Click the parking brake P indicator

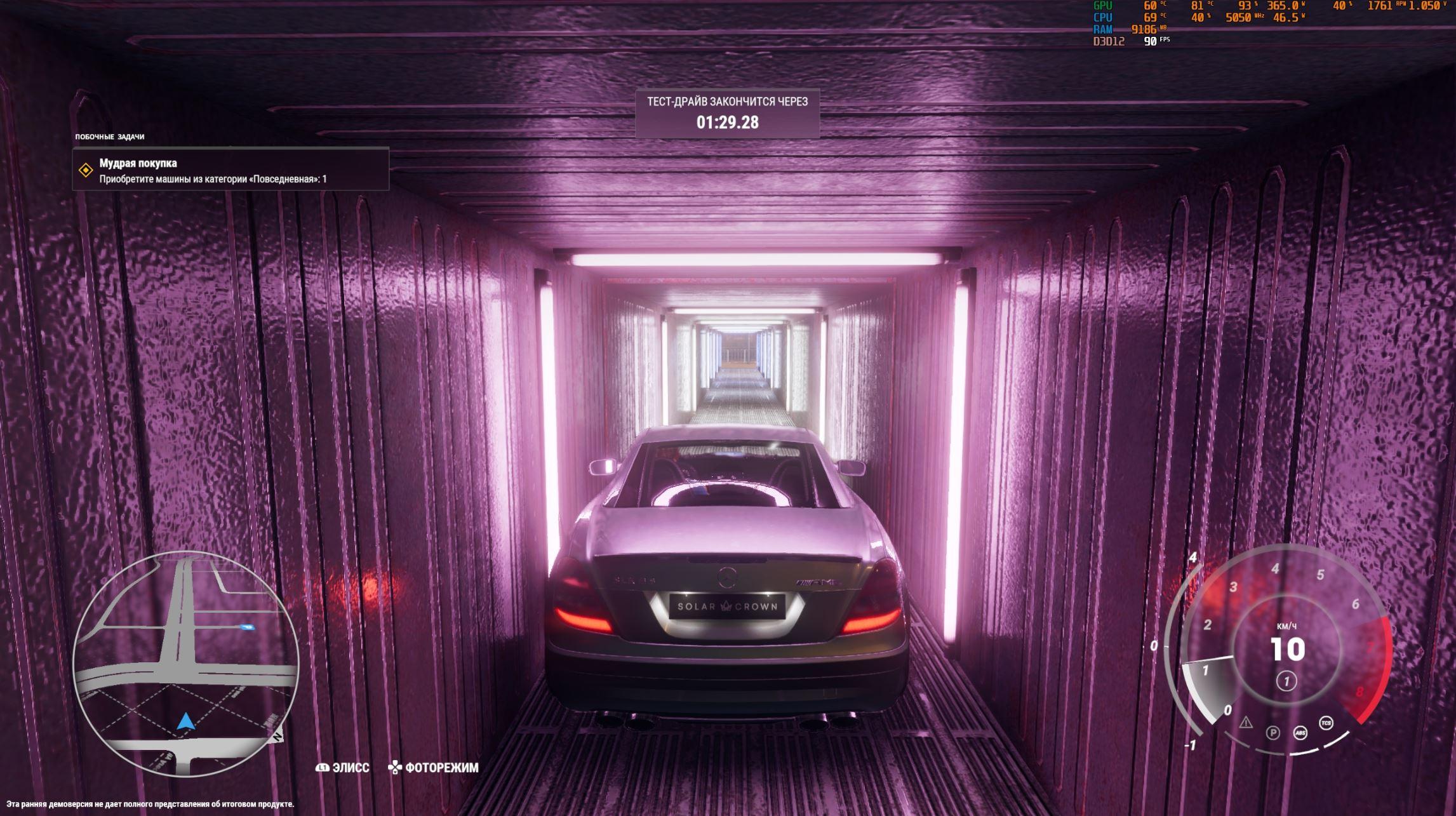[x=1272, y=733]
